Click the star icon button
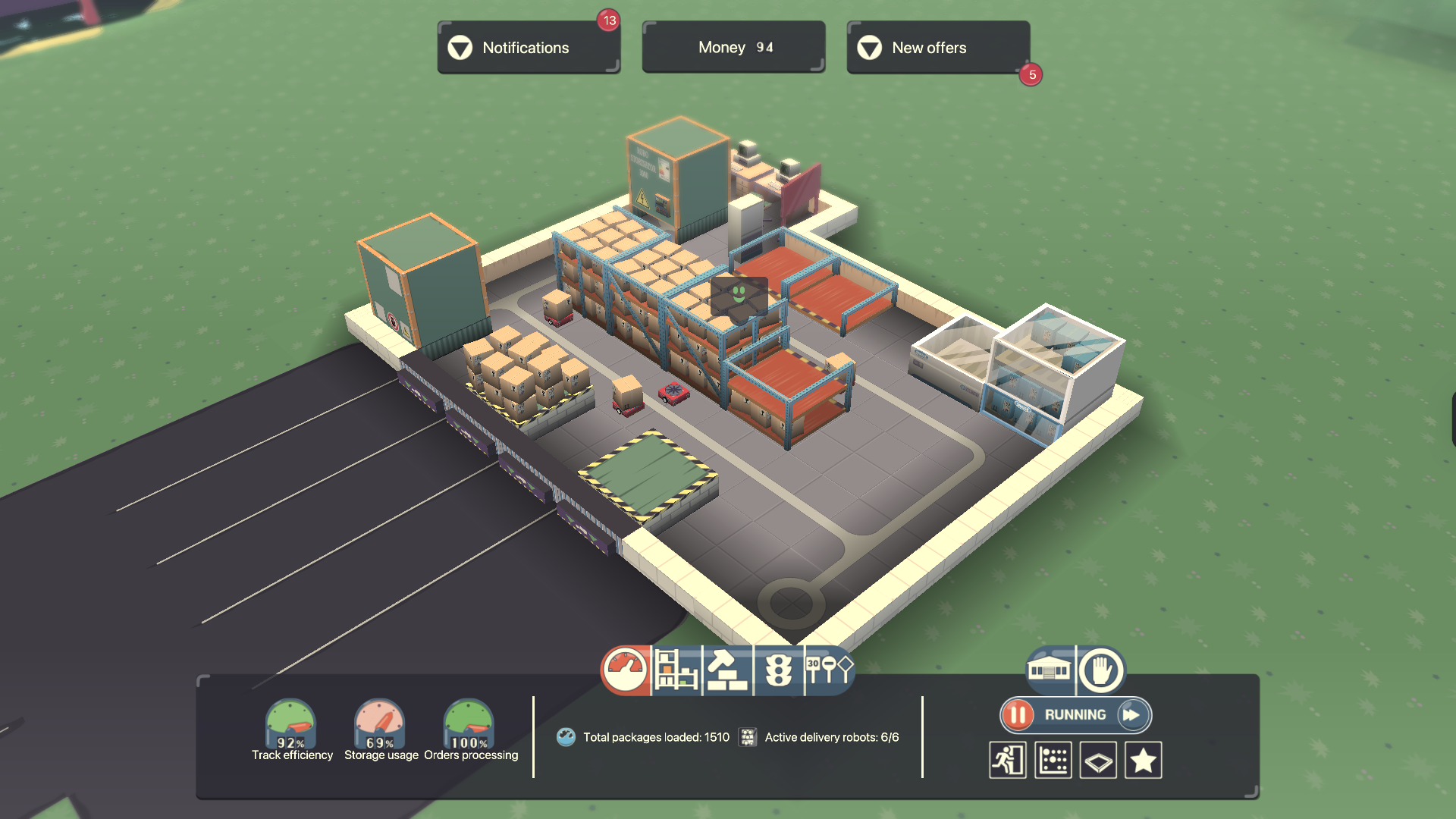Screen dimensions: 1456x819 coord(1144,760)
